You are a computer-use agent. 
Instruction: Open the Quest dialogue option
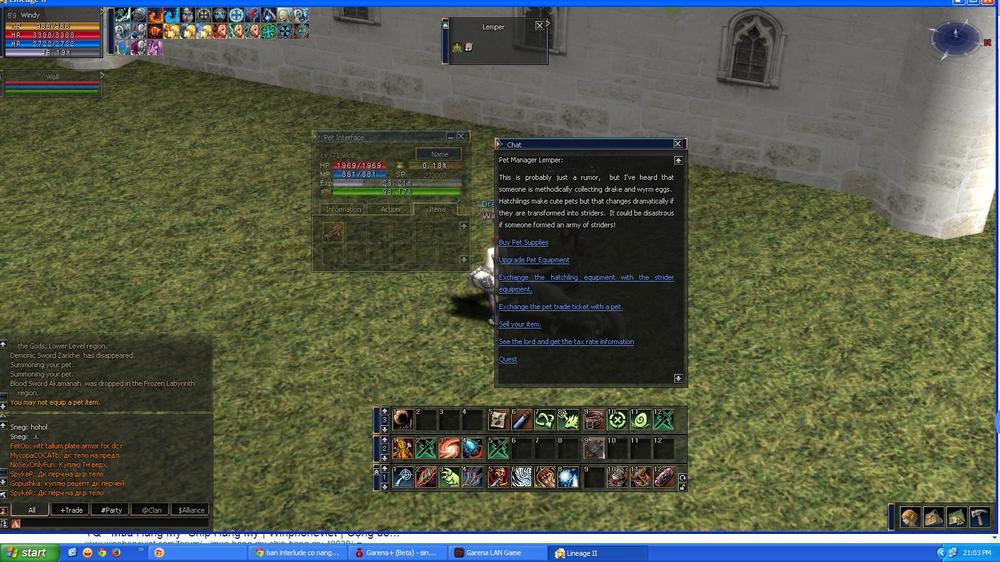[508, 359]
